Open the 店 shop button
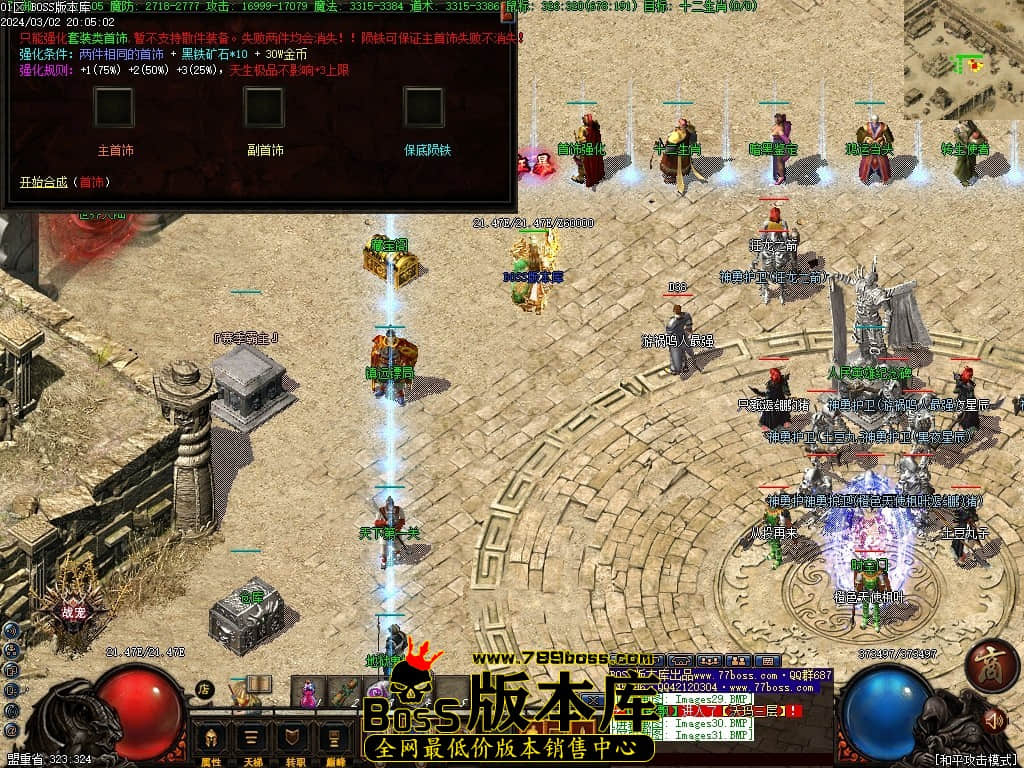The width and height of the screenshot is (1024, 768). pos(203,689)
